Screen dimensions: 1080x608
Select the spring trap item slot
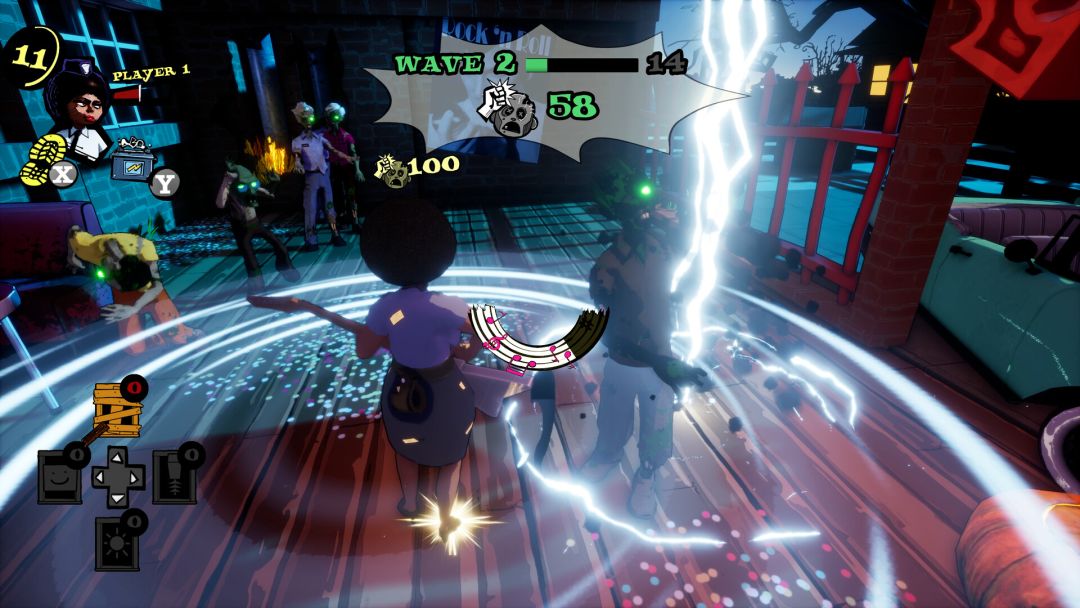coord(173,475)
